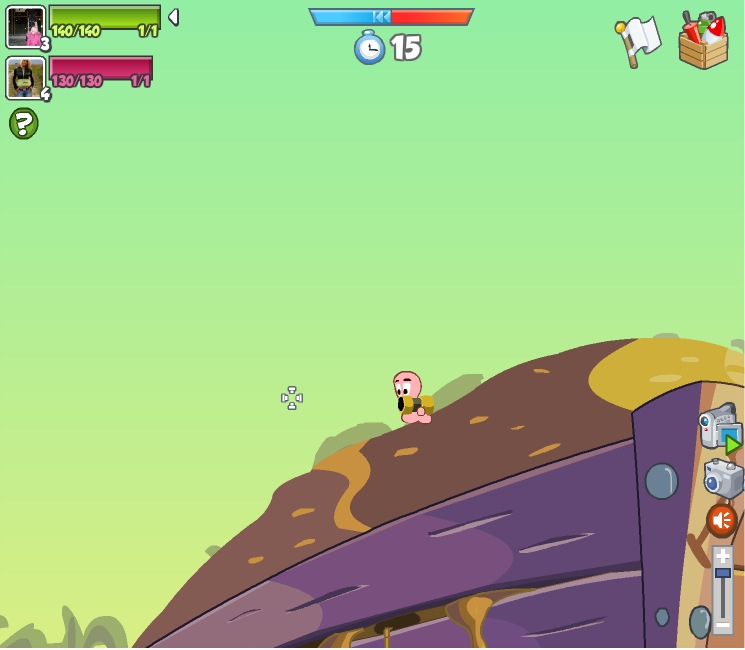Viewport: 745px width, 650px height.
Task: Click the video camera replay icon
Action: [720, 427]
